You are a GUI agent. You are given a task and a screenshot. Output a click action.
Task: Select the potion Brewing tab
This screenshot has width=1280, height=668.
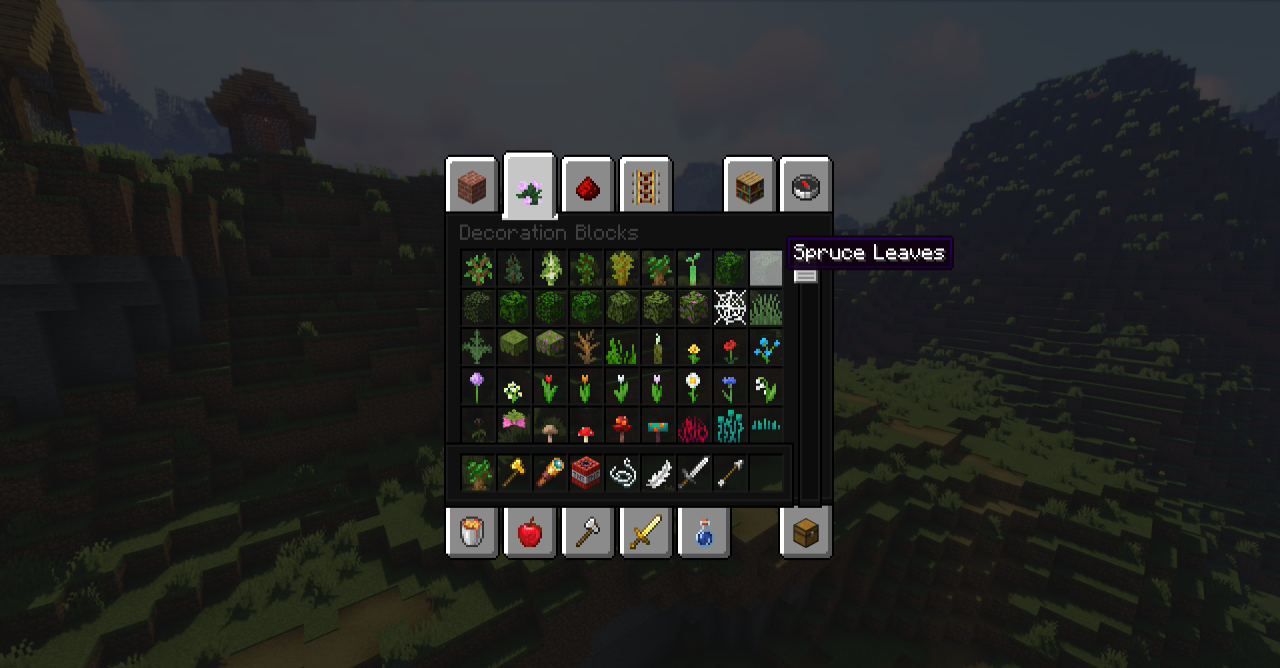pos(703,531)
